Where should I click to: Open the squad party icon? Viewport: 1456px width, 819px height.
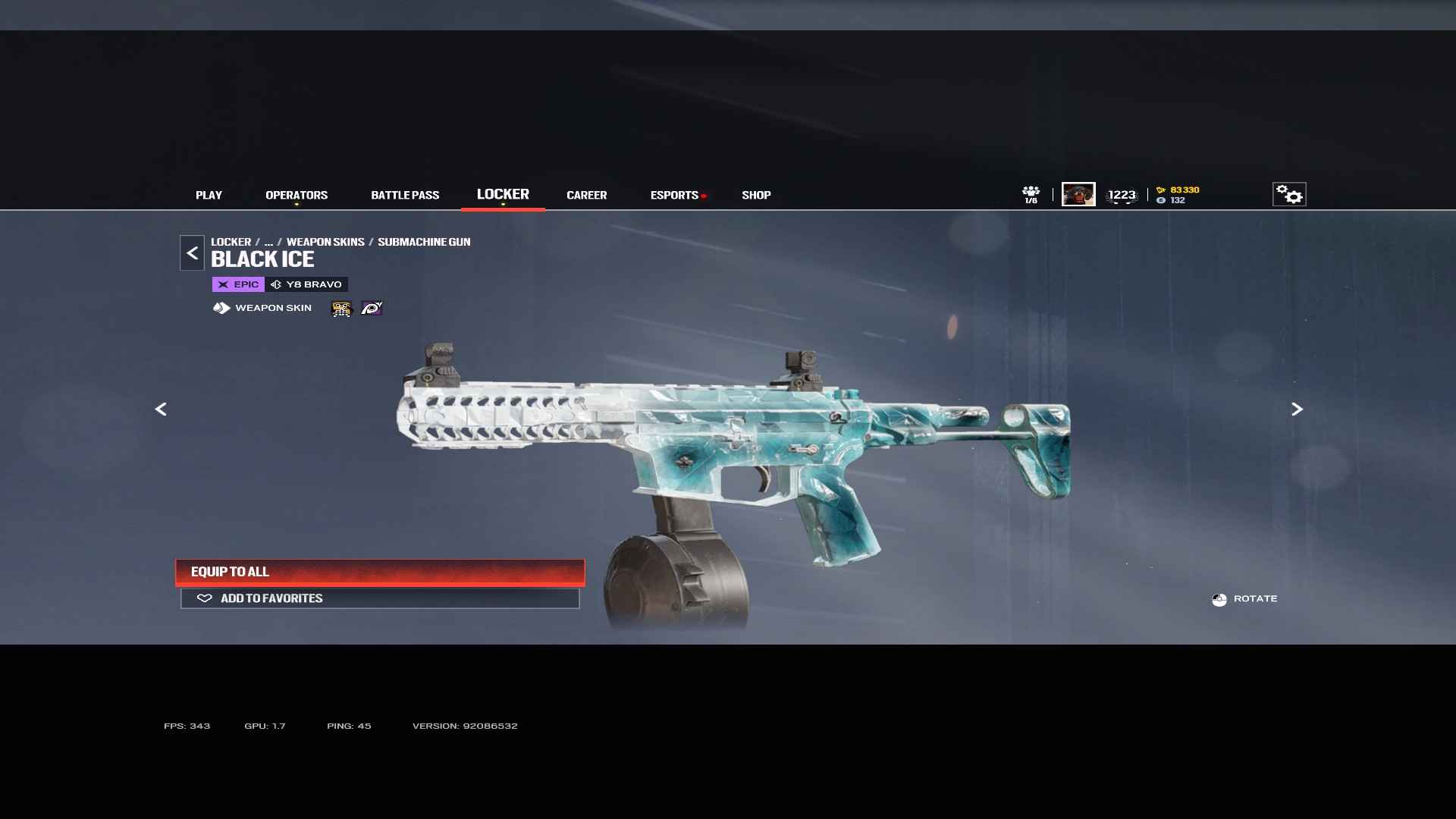pos(1031,195)
